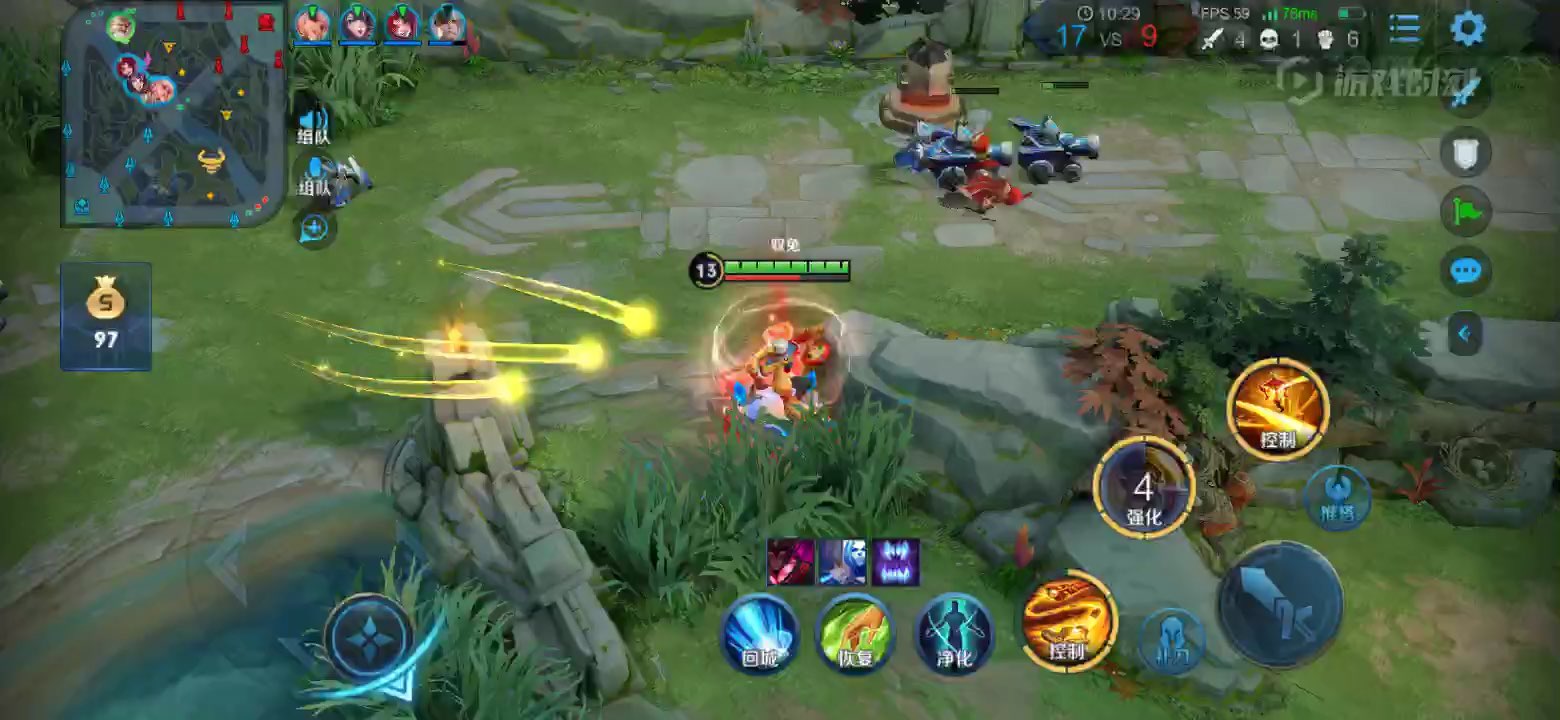Screen dimensions: 1560x720
Task: Activate the 净化 purify summoner spell
Action: click(x=953, y=634)
